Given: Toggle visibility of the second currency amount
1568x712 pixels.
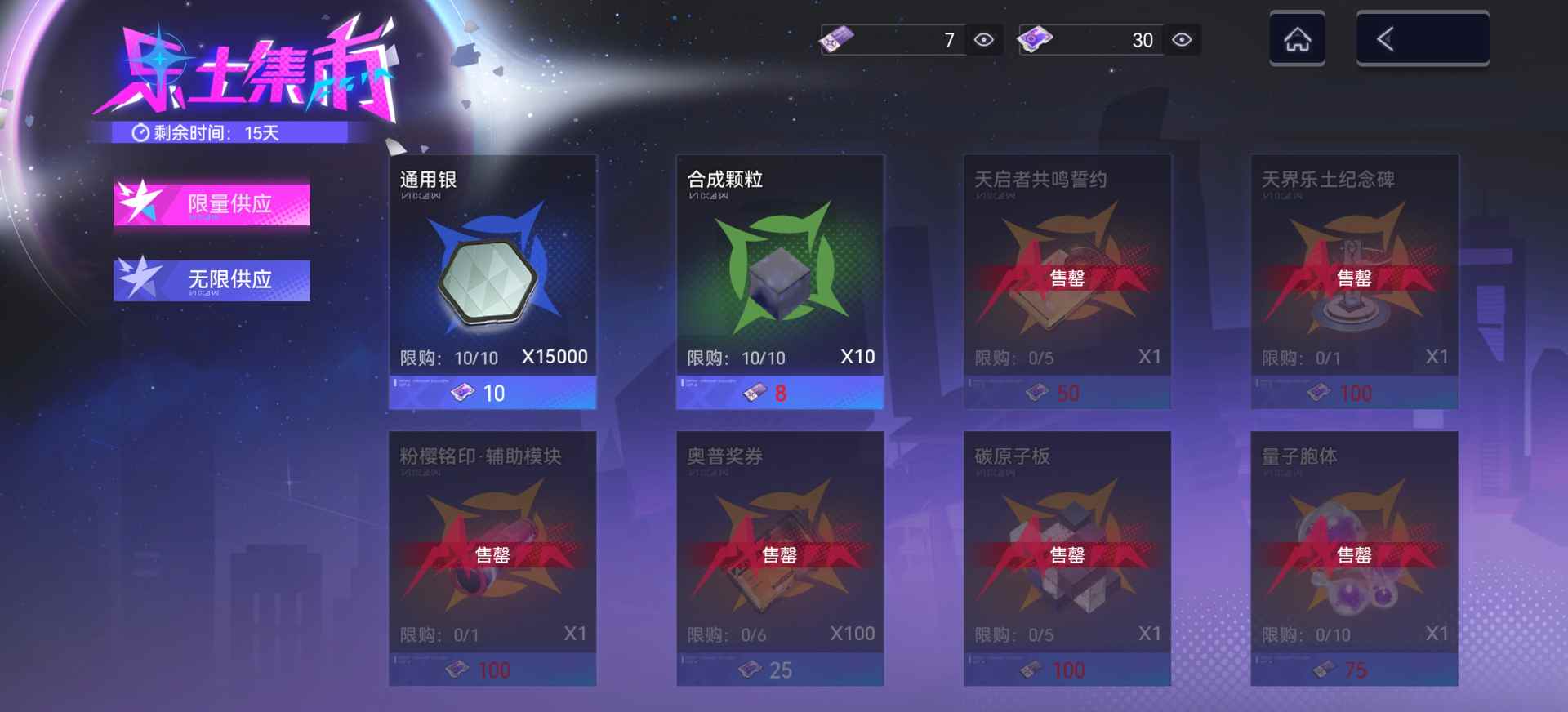Looking at the screenshot, I should (1182, 38).
